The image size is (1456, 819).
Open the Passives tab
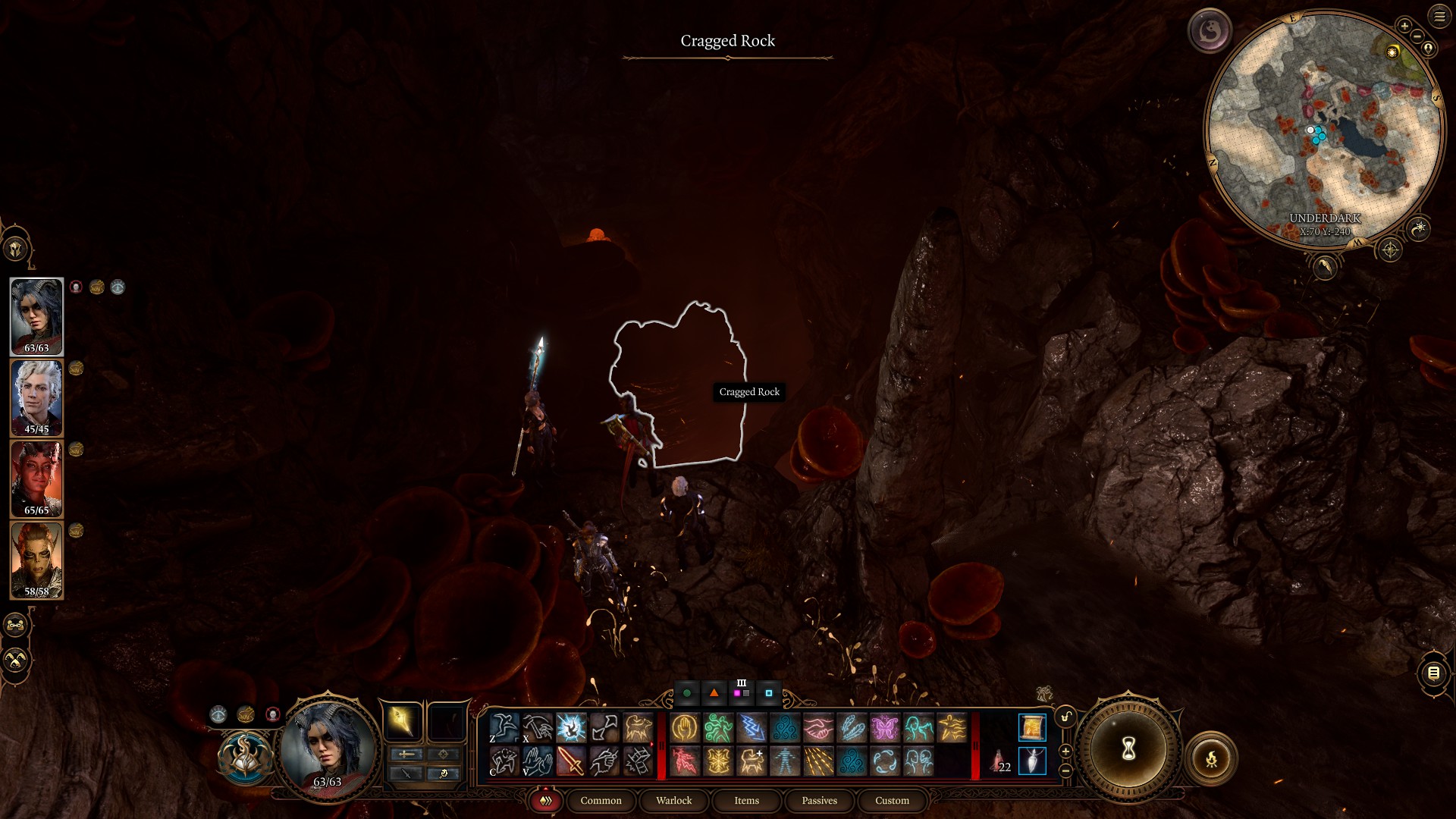coord(818,800)
